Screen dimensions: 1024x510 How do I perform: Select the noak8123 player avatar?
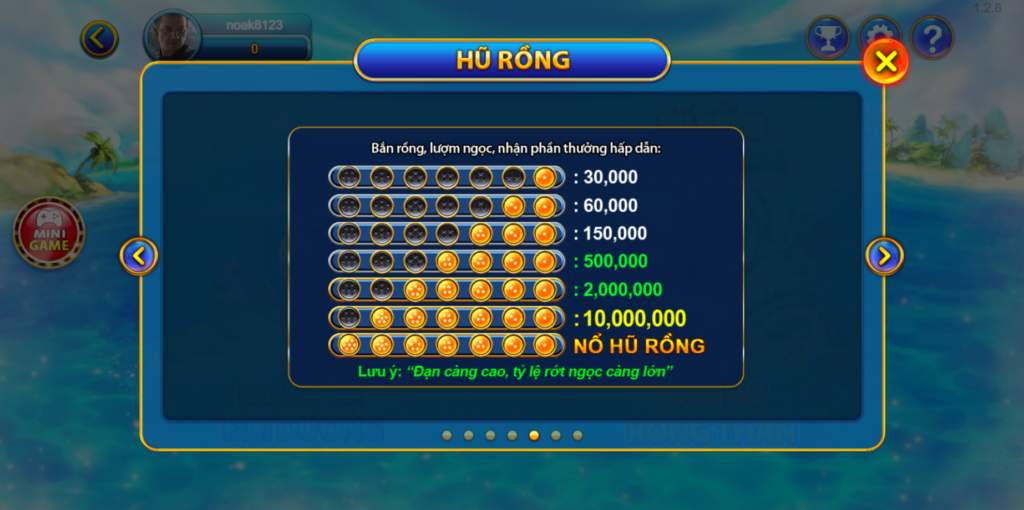173,36
